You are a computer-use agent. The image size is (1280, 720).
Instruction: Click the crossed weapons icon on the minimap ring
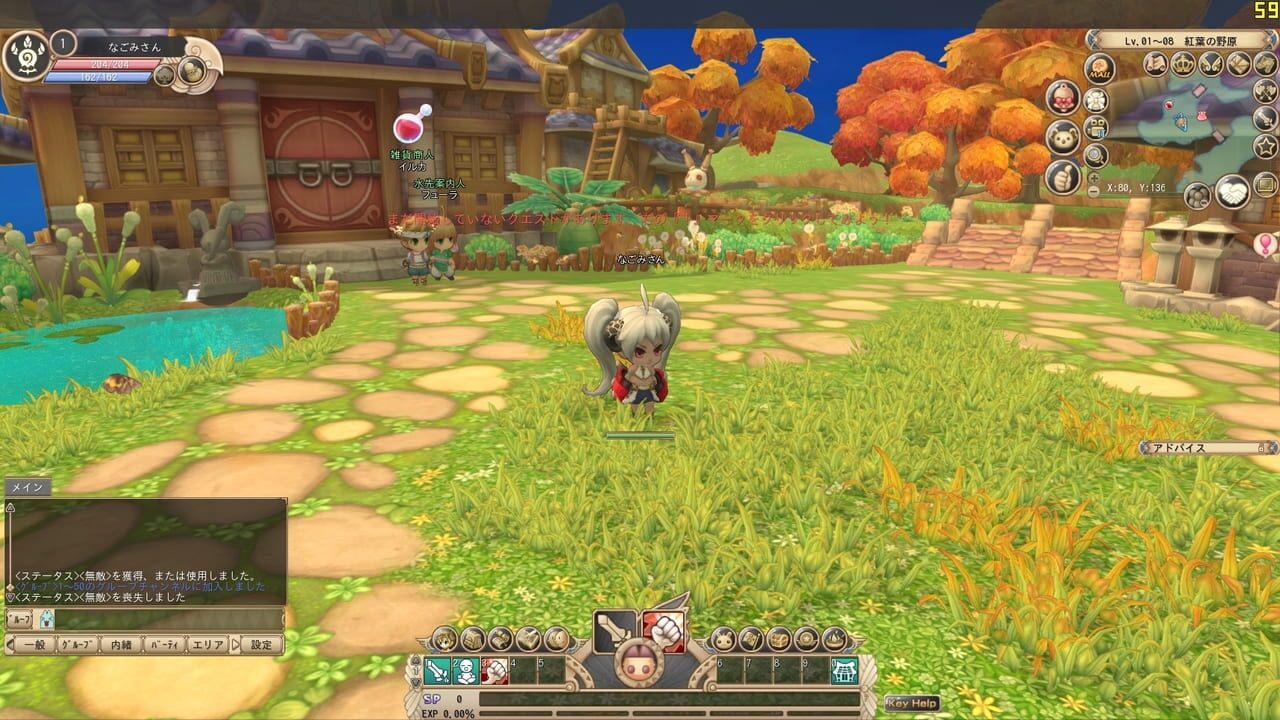tap(1265, 91)
